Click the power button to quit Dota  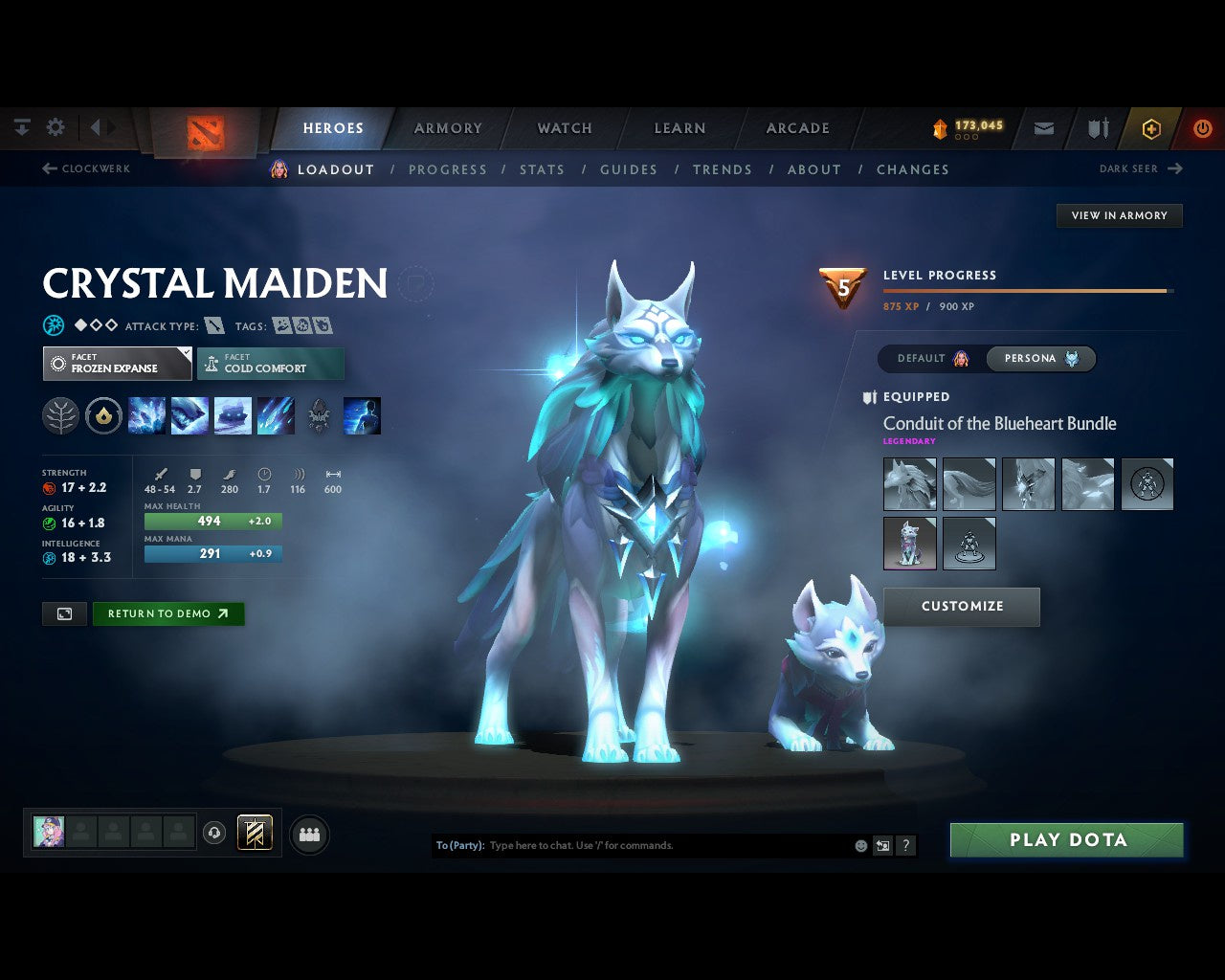(x=1203, y=128)
